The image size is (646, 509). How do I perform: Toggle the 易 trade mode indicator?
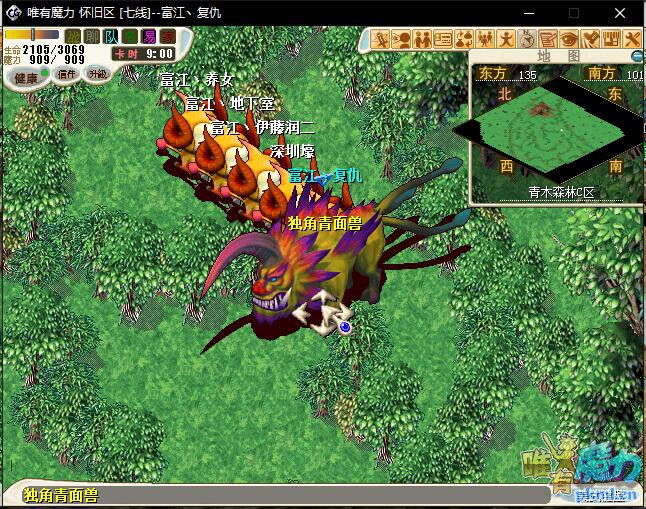pos(149,37)
